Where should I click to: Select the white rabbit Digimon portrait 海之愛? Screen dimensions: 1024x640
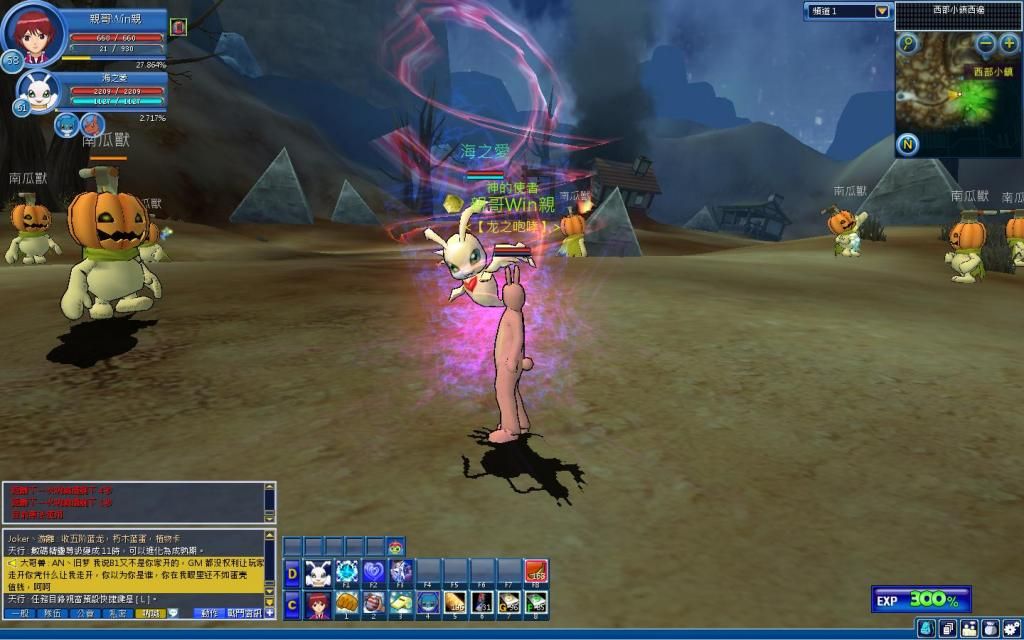pos(40,93)
